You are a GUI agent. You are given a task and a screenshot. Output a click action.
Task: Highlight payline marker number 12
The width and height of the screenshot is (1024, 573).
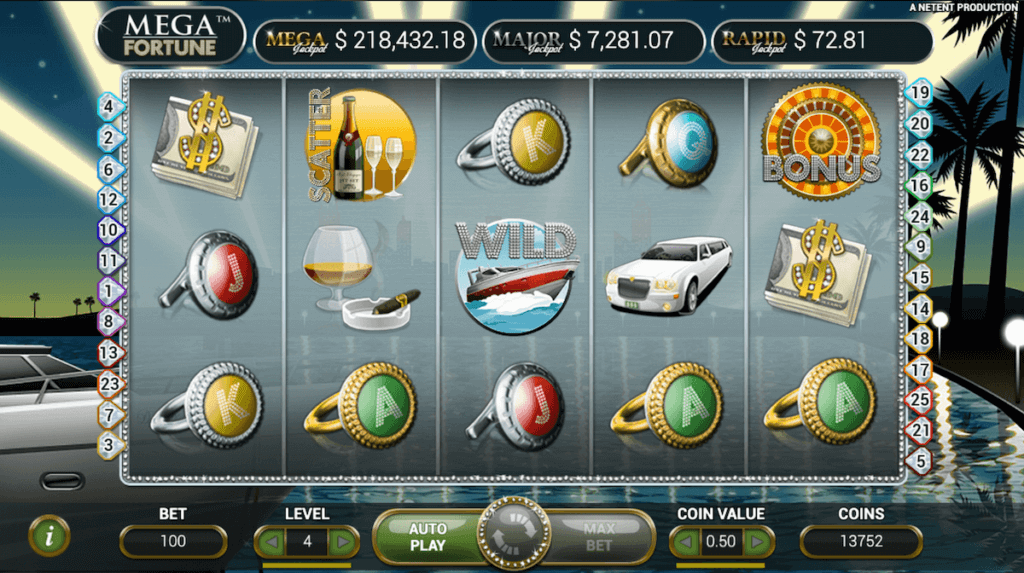109,200
